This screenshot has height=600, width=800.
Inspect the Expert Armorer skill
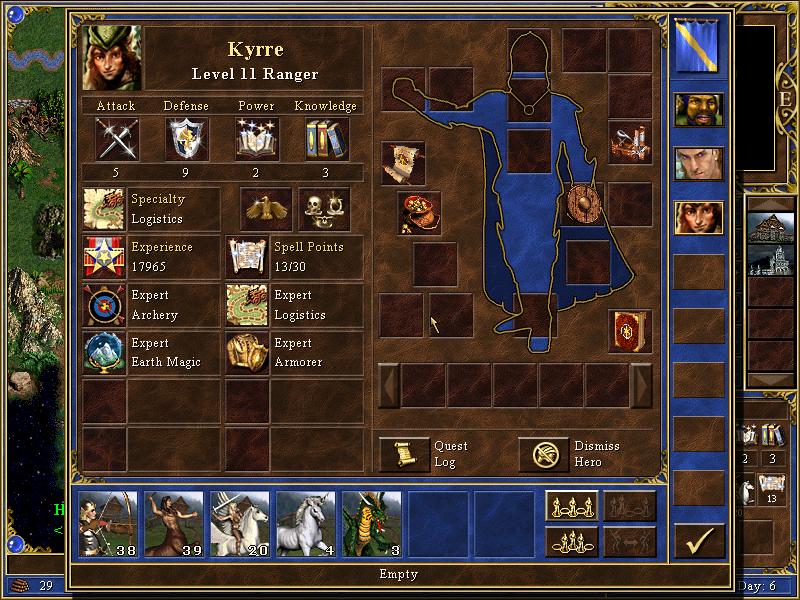247,353
